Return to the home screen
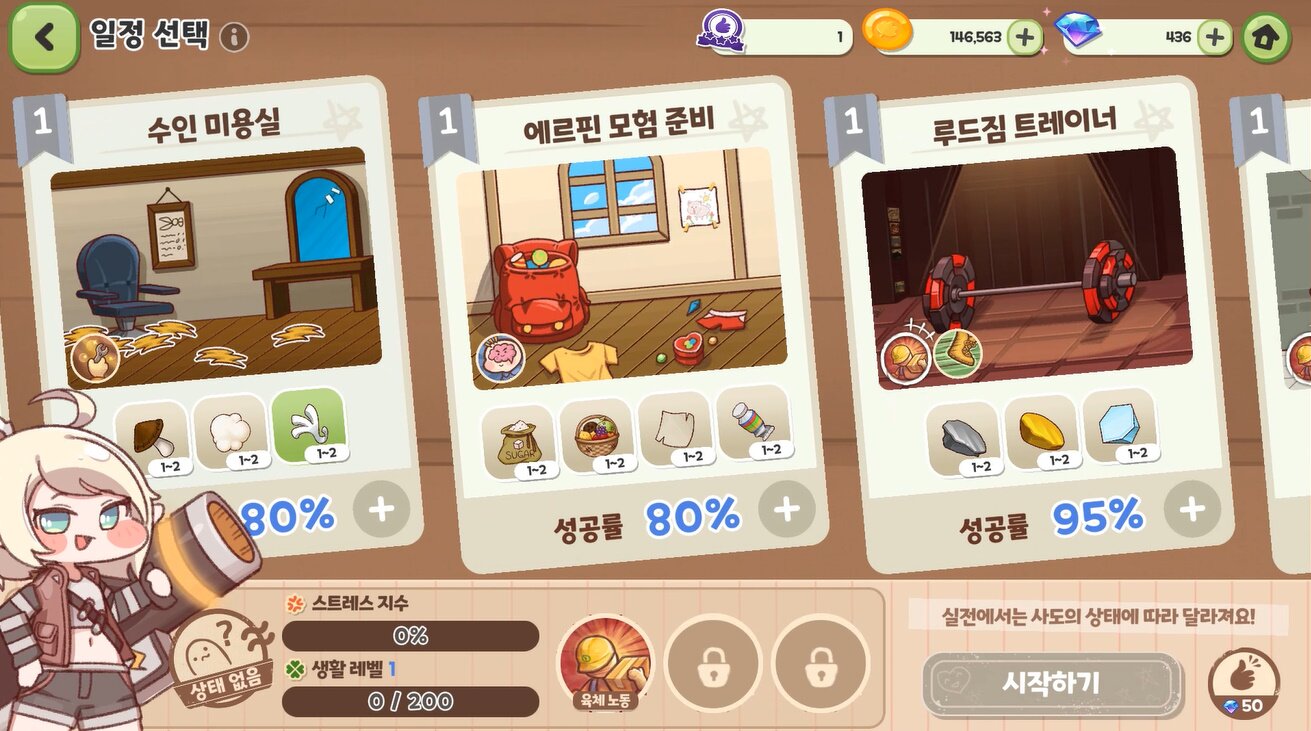1311x731 pixels. point(1266,38)
